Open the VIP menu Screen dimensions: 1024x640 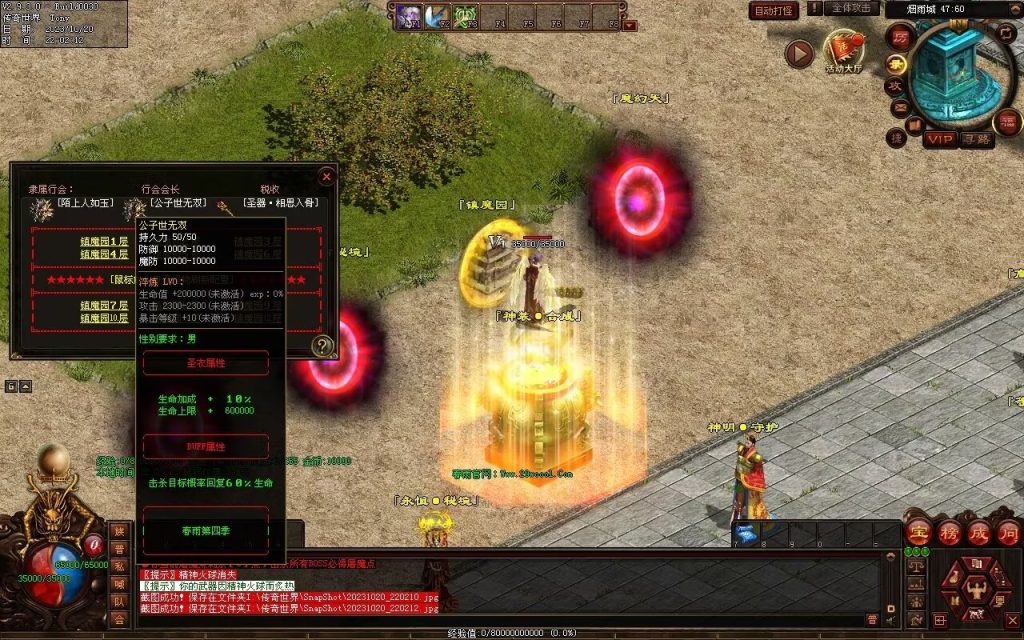(x=938, y=139)
